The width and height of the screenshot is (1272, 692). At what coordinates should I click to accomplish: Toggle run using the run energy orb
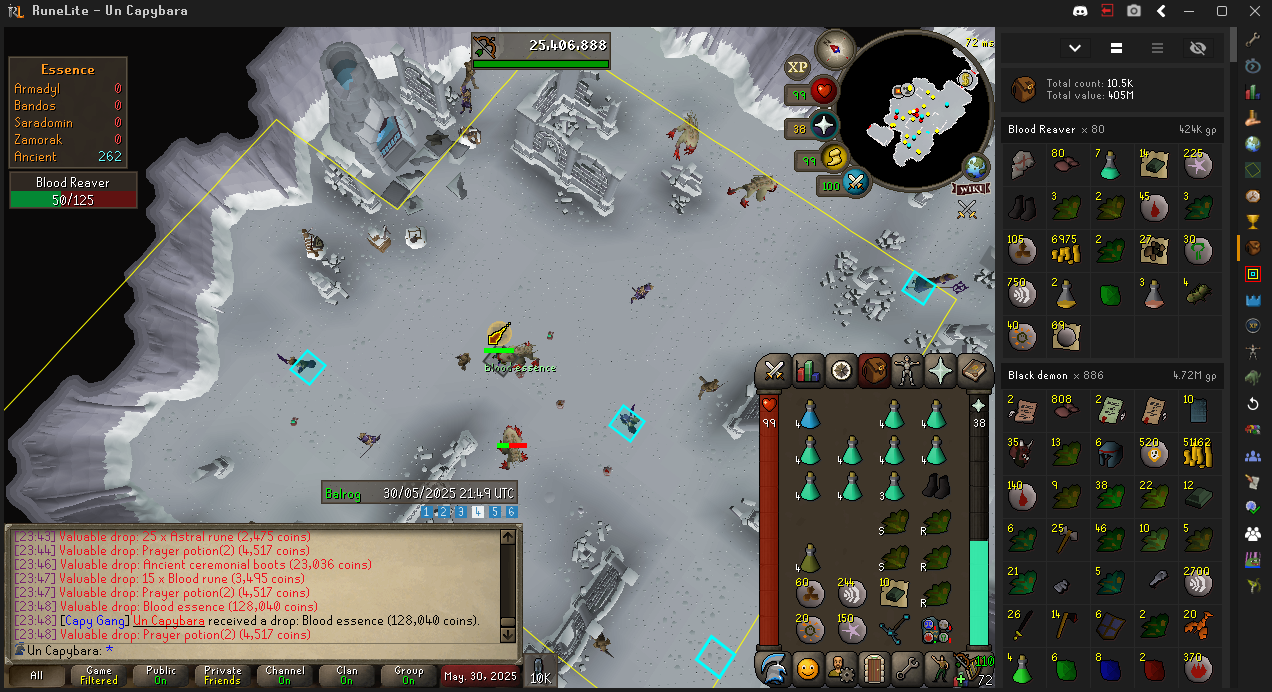tap(833, 157)
